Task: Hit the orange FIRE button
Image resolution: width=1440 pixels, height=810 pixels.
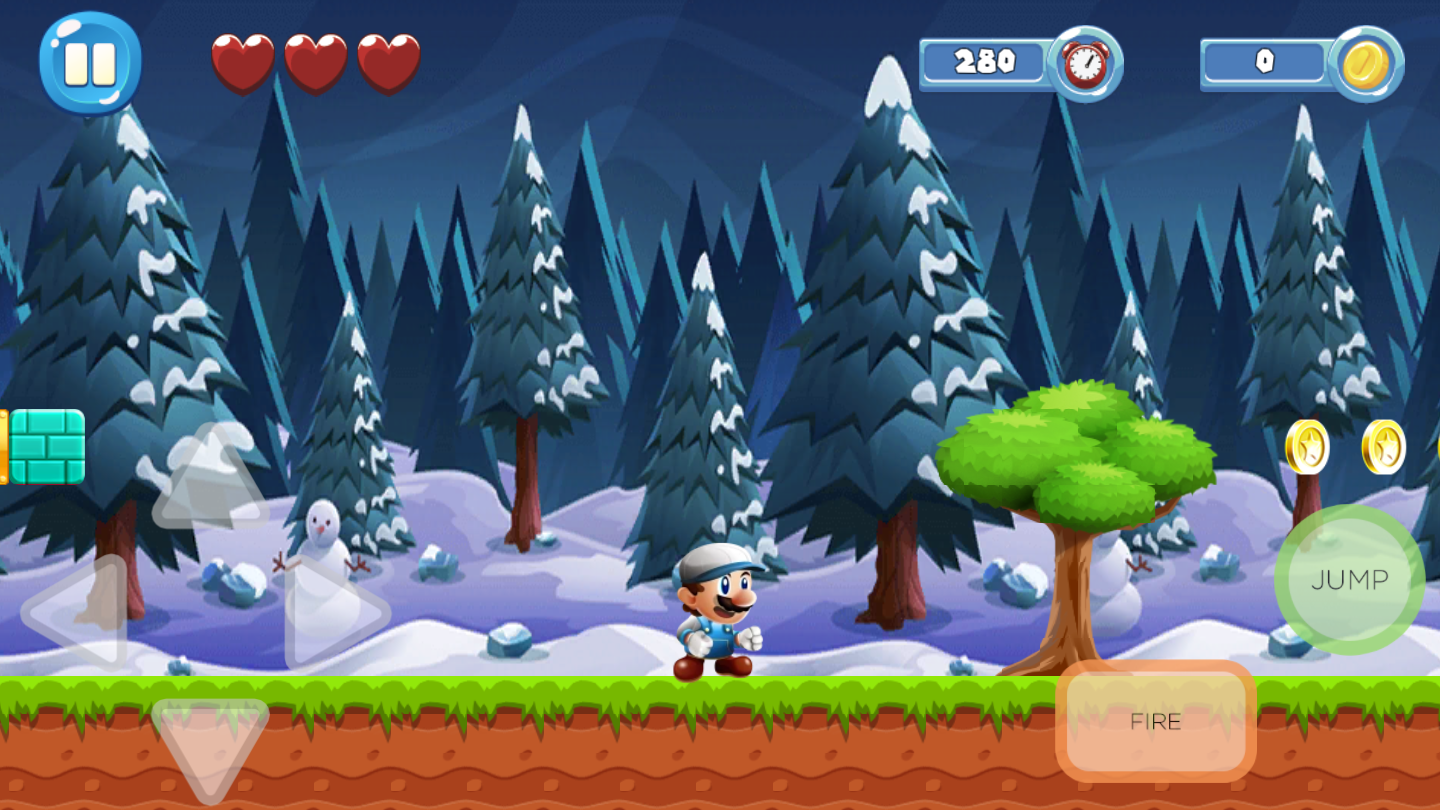Action: pos(1155,721)
